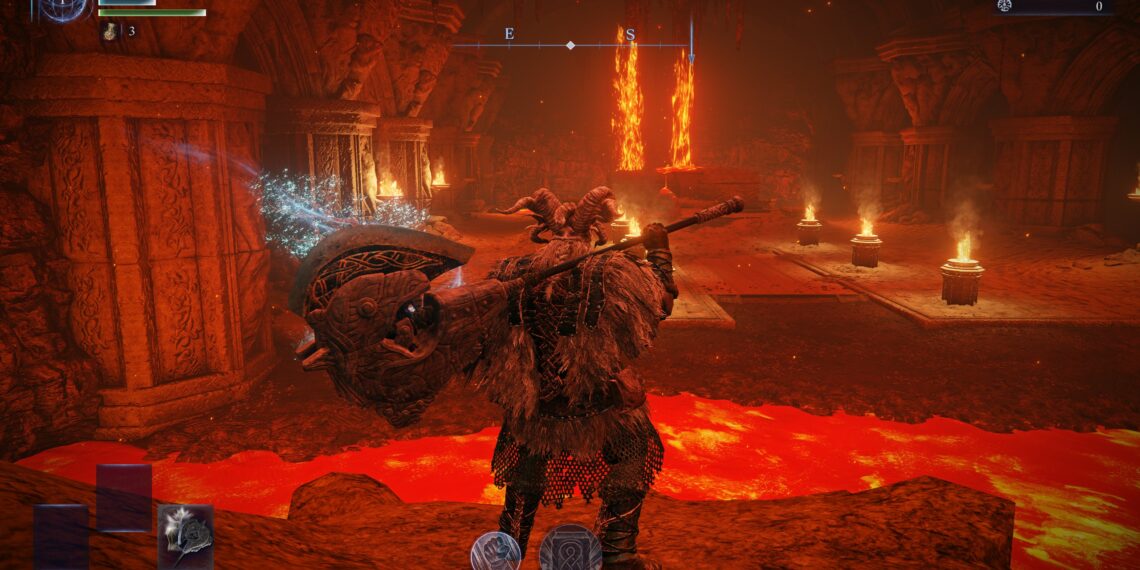This screenshot has height=570, width=1140.
Task: Click the compass bar with E and S
Action: point(570,44)
